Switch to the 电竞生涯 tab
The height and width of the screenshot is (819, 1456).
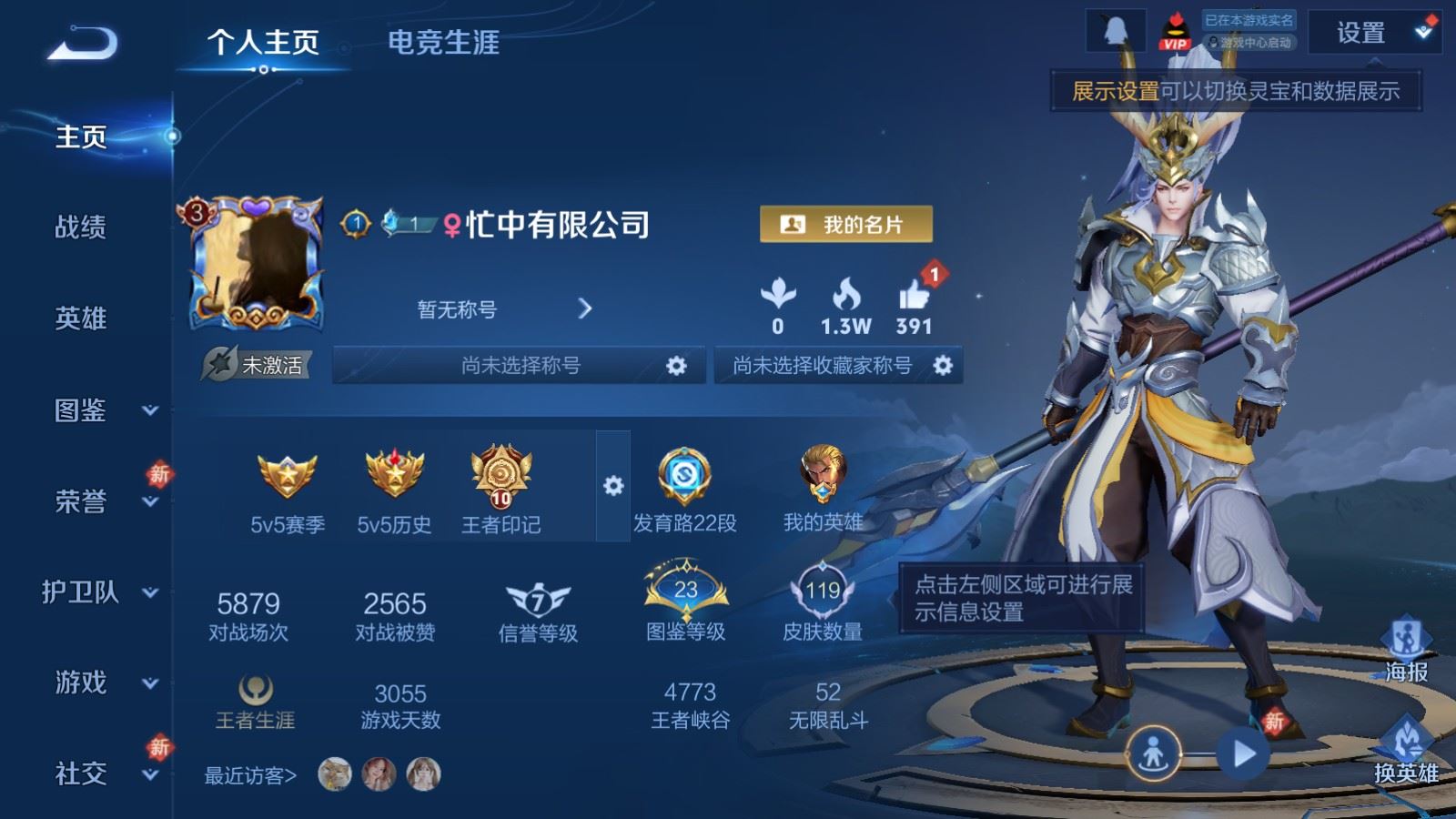[443, 42]
